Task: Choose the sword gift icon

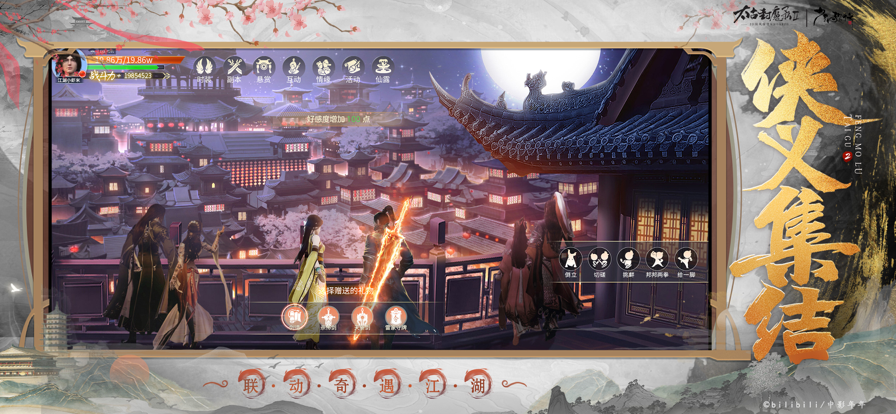Action: click(x=328, y=317)
